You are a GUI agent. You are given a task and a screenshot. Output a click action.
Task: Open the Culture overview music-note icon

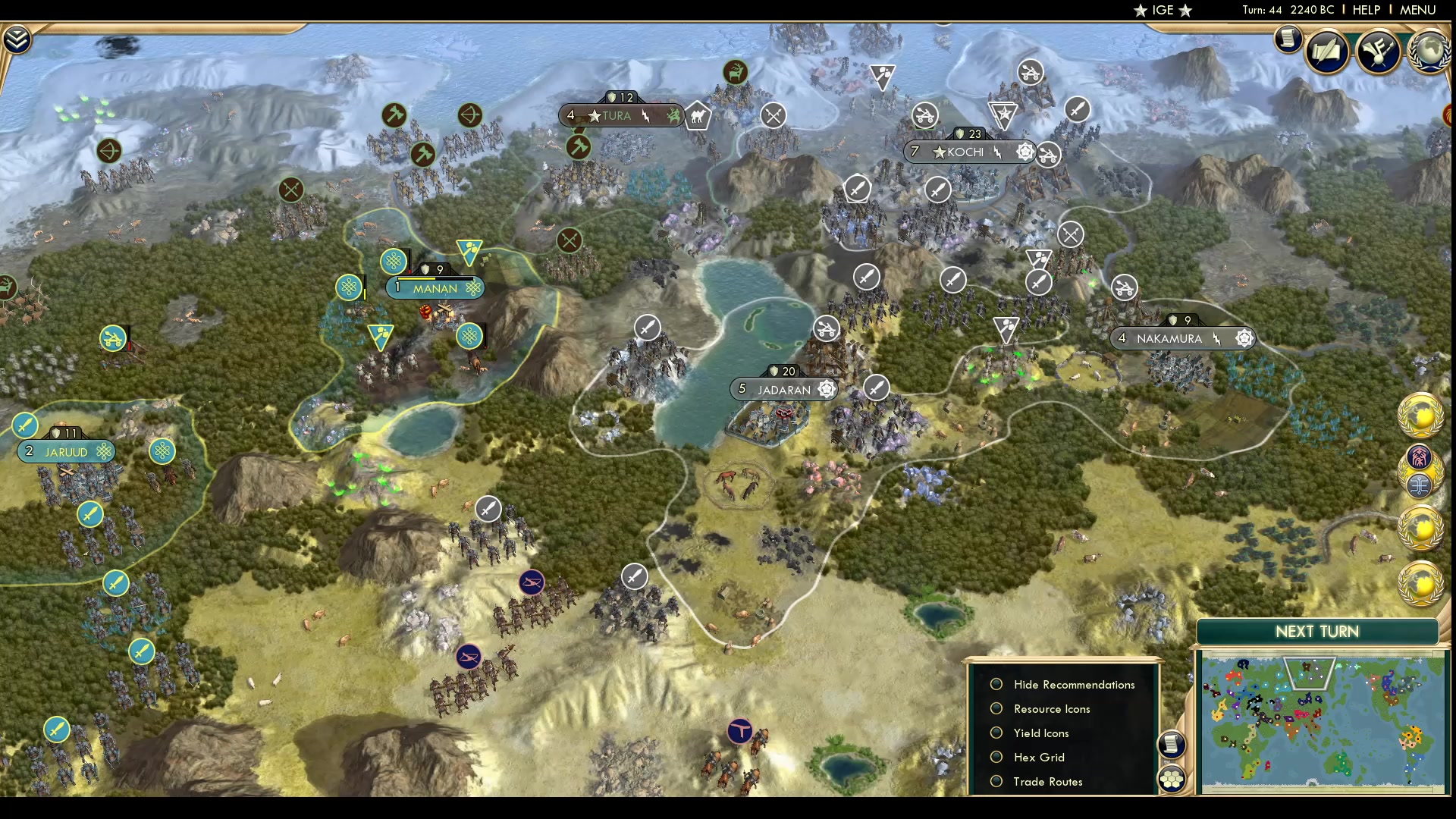click(x=1379, y=52)
